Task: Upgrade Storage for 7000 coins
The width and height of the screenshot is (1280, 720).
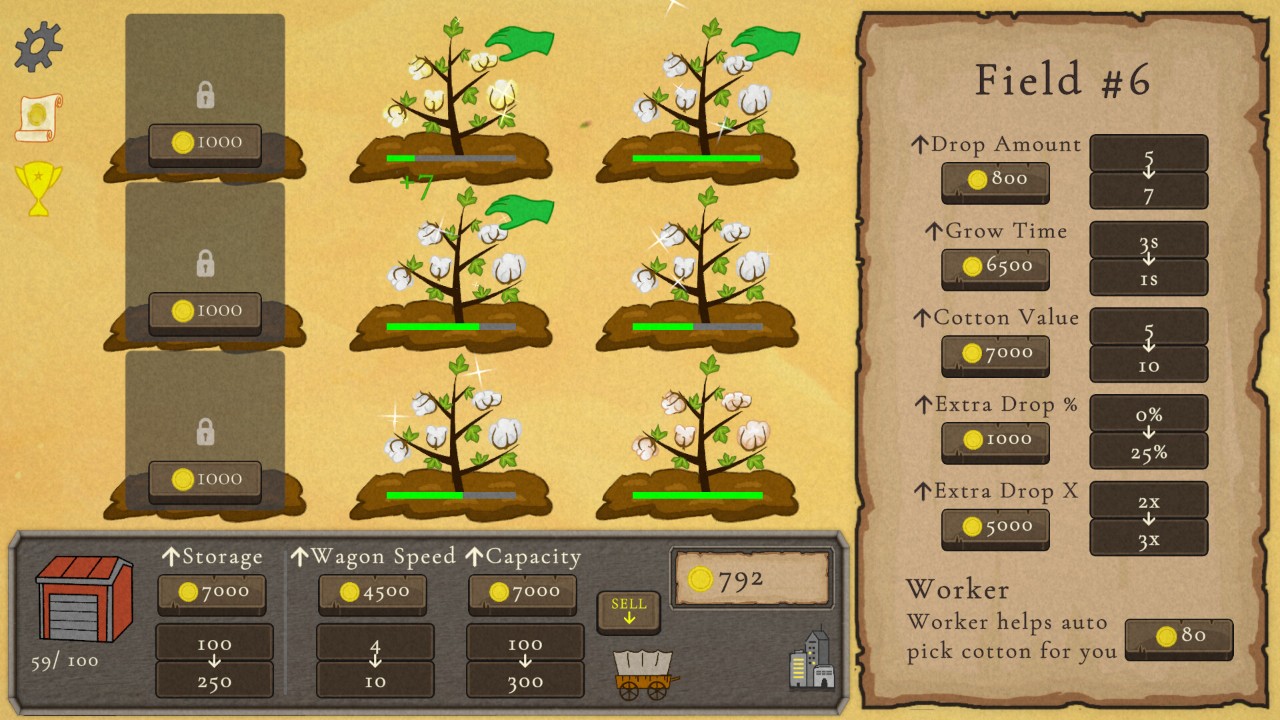Action: tap(212, 593)
